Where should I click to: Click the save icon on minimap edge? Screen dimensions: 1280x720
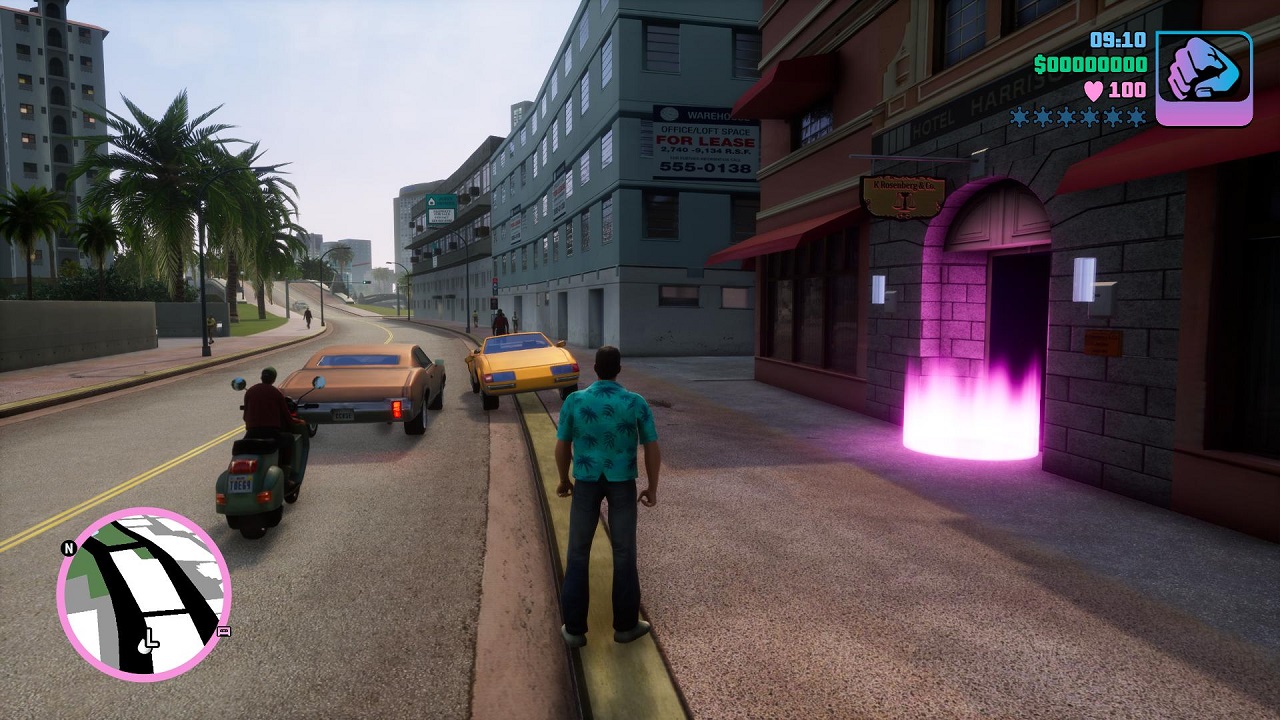[224, 631]
